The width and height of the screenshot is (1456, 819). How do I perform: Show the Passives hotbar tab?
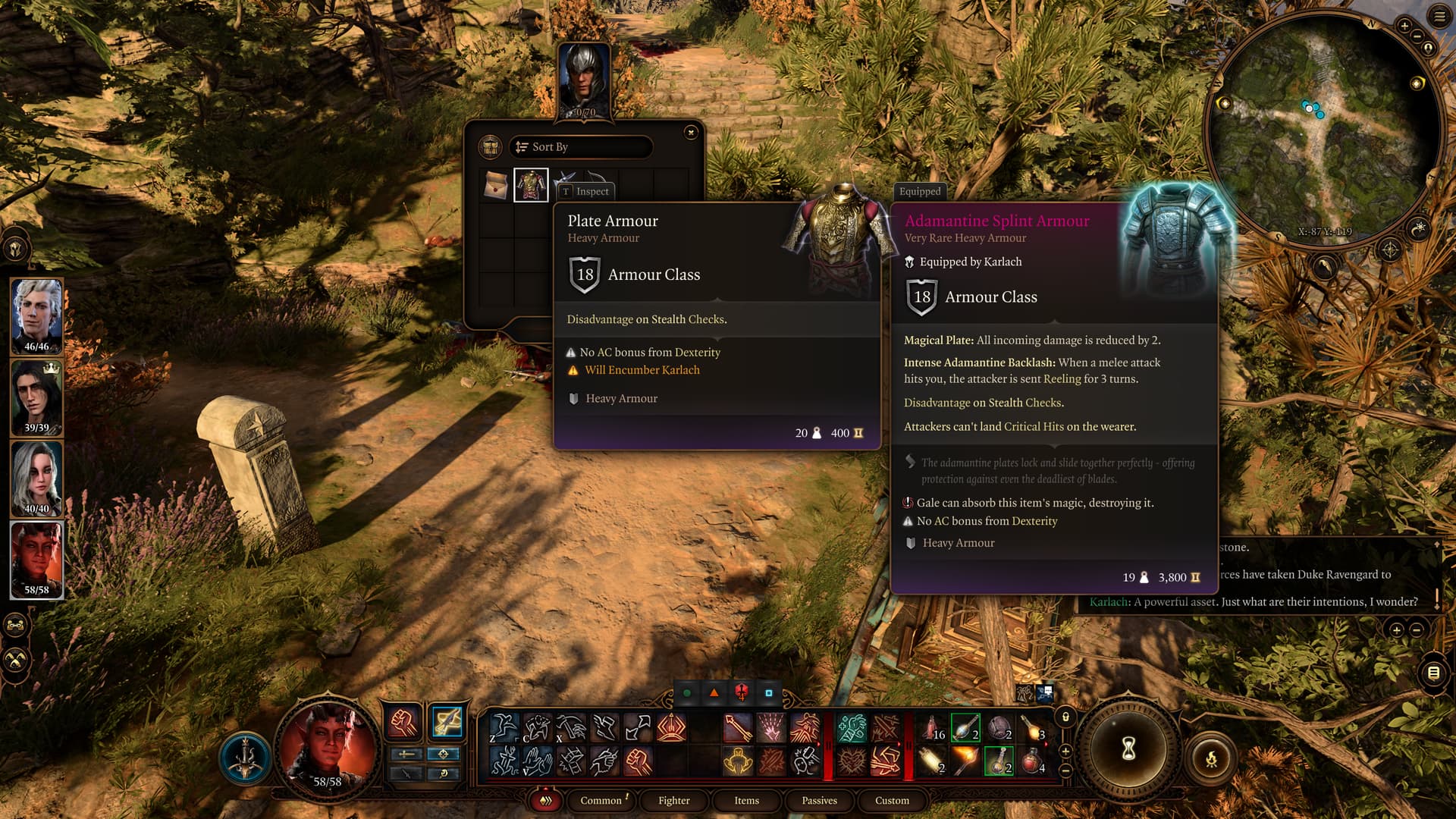click(819, 801)
